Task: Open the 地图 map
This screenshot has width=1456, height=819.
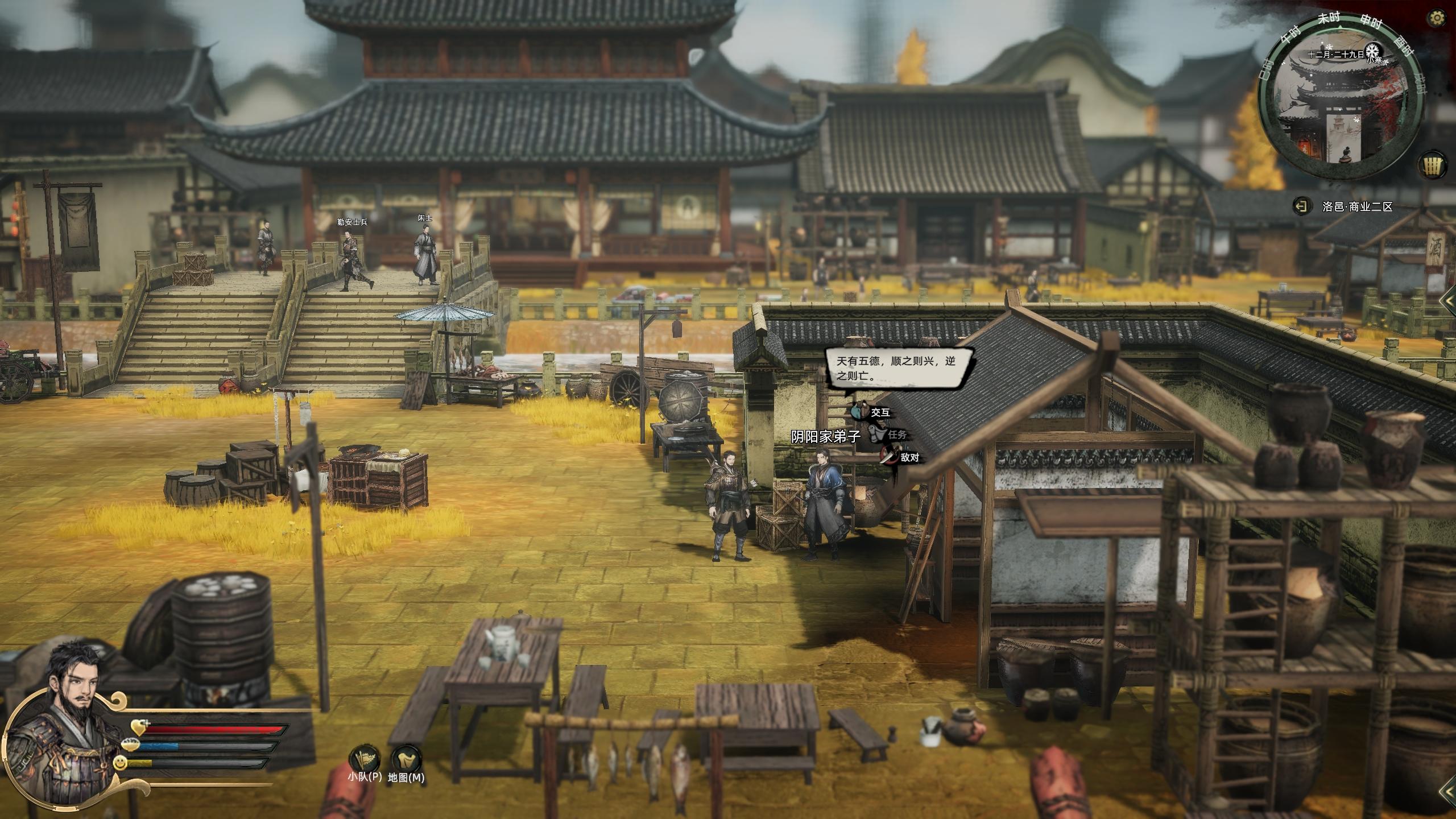Action: coord(406,760)
